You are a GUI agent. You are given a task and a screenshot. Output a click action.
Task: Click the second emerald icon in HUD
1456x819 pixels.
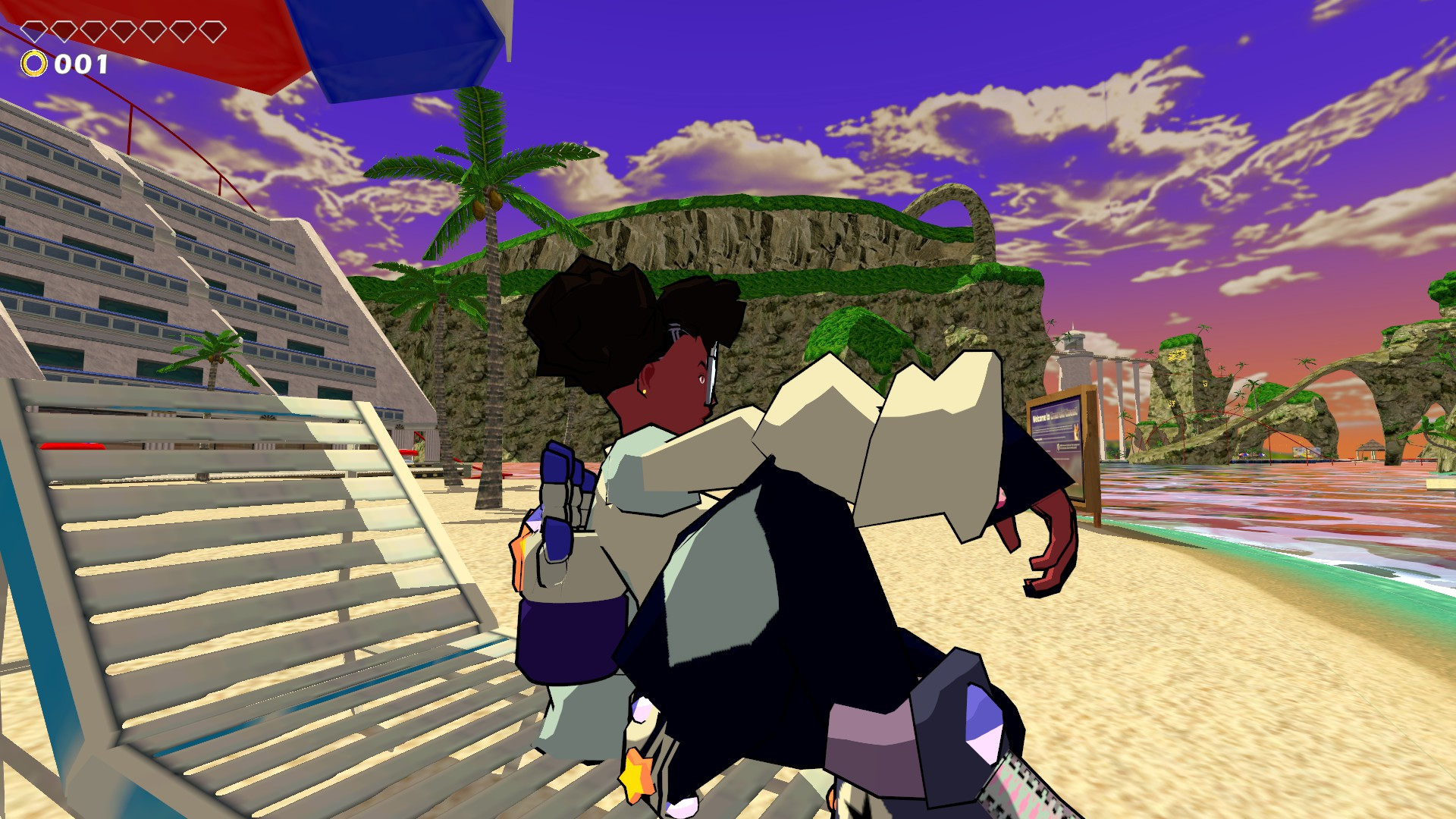[64, 31]
